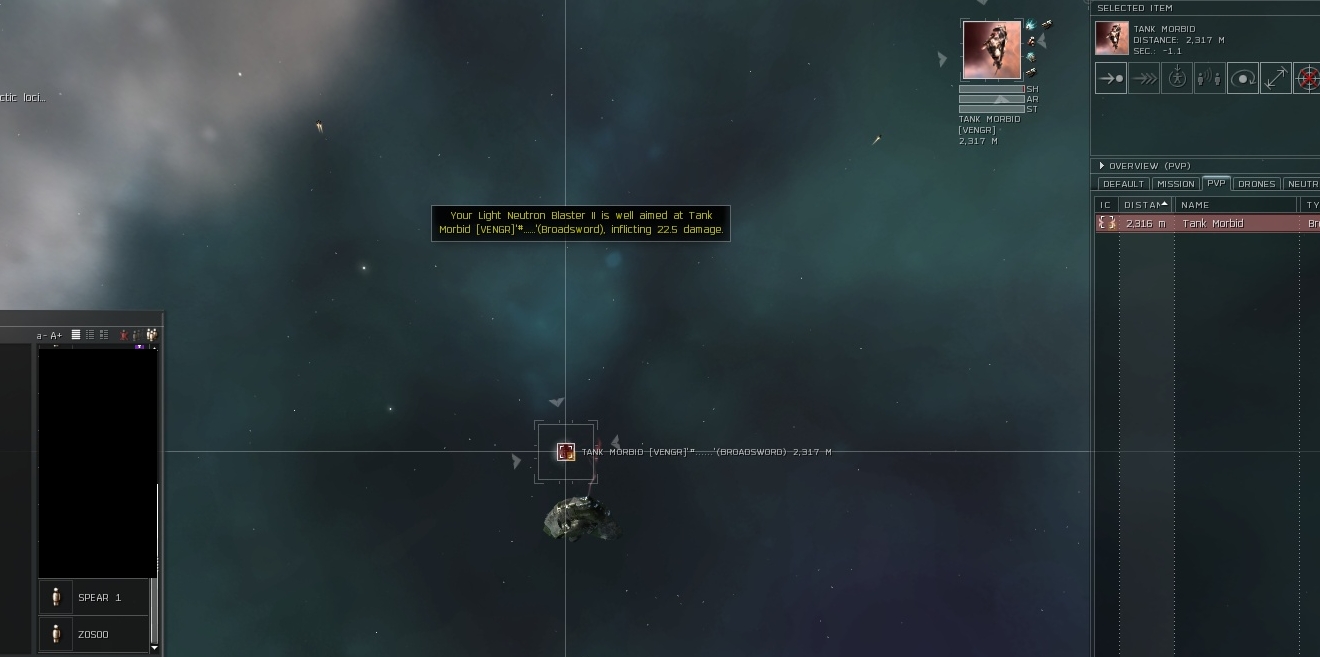Select the Tank Morbid row in overview
Screen dimensions: 1320x657
tap(1212, 224)
